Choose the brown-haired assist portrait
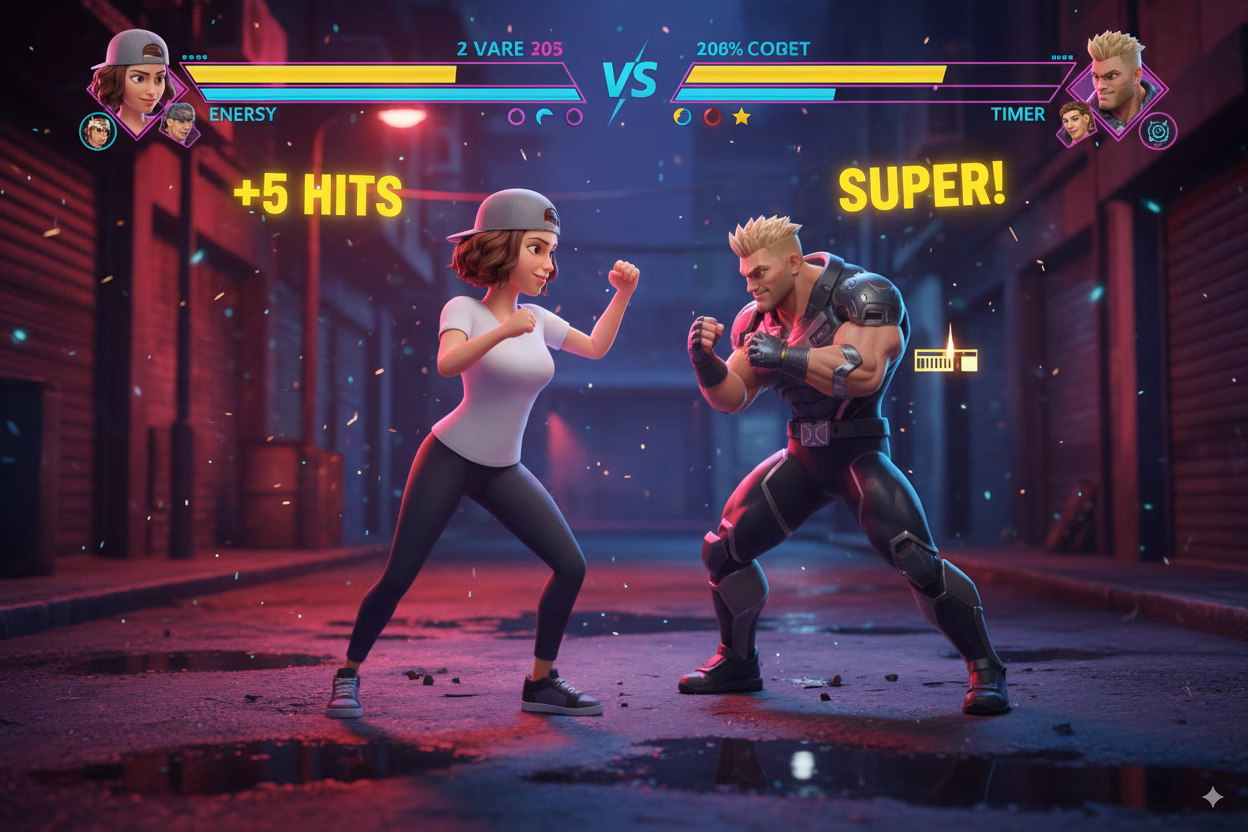Image resolution: width=1248 pixels, height=832 pixels. (x=1075, y=121)
